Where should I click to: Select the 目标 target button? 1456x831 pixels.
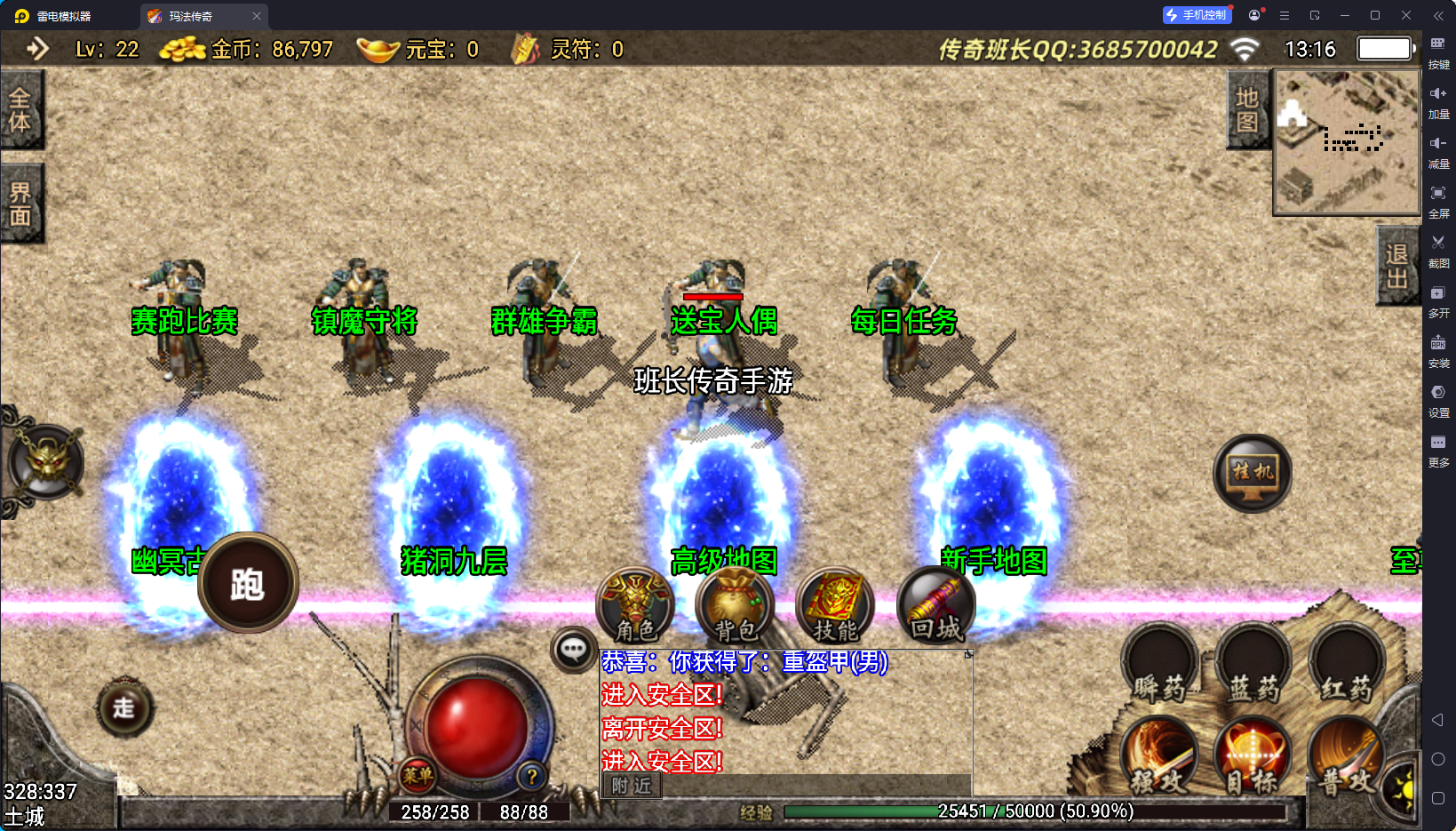[x=1253, y=758]
